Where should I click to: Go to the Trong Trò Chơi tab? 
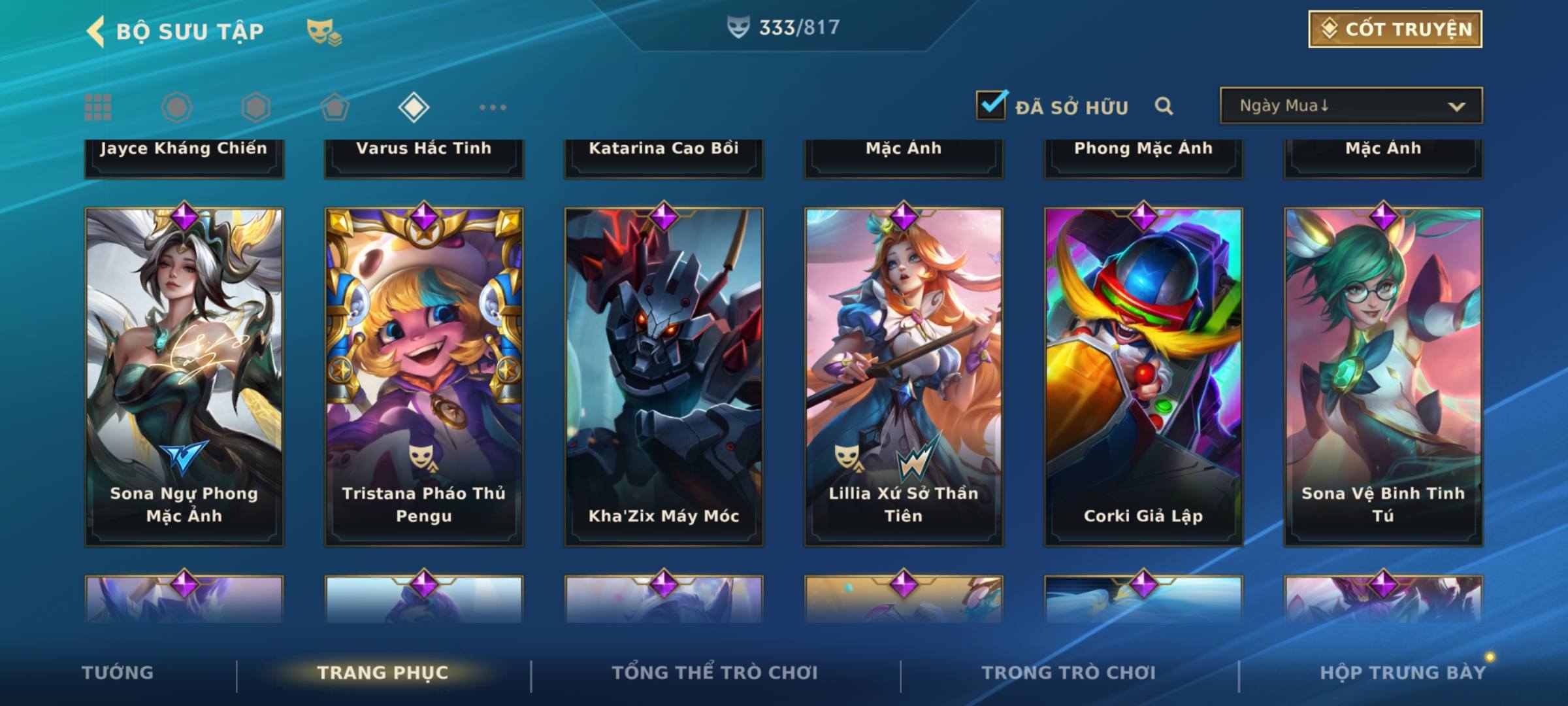click(x=1069, y=673)
